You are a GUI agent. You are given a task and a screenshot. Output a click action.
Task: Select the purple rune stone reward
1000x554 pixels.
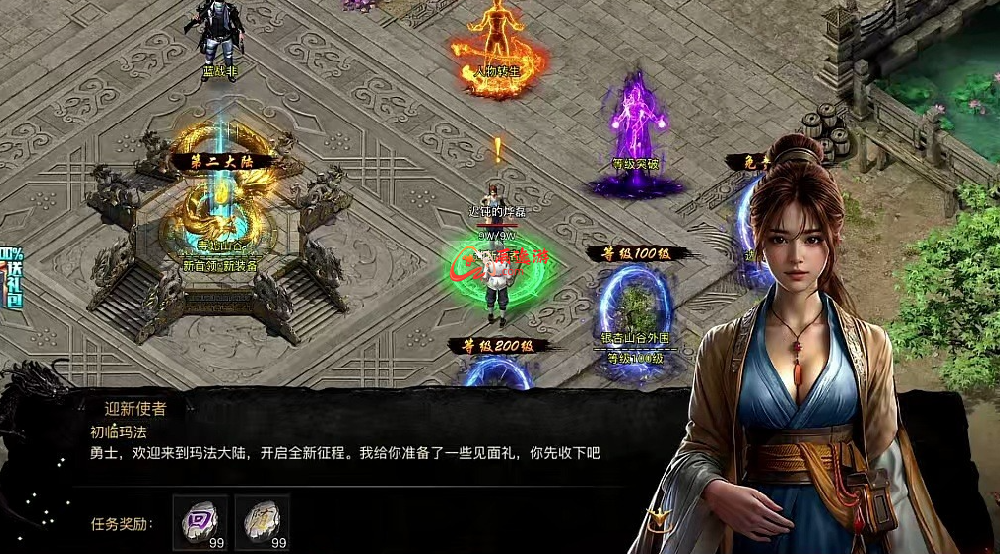pyautogui.click(x=200, y=521)
